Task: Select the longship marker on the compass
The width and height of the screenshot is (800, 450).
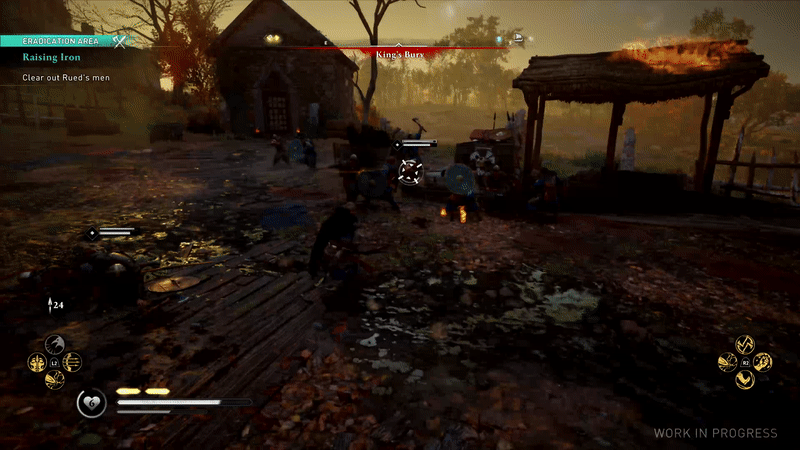Action: [519, 39]
